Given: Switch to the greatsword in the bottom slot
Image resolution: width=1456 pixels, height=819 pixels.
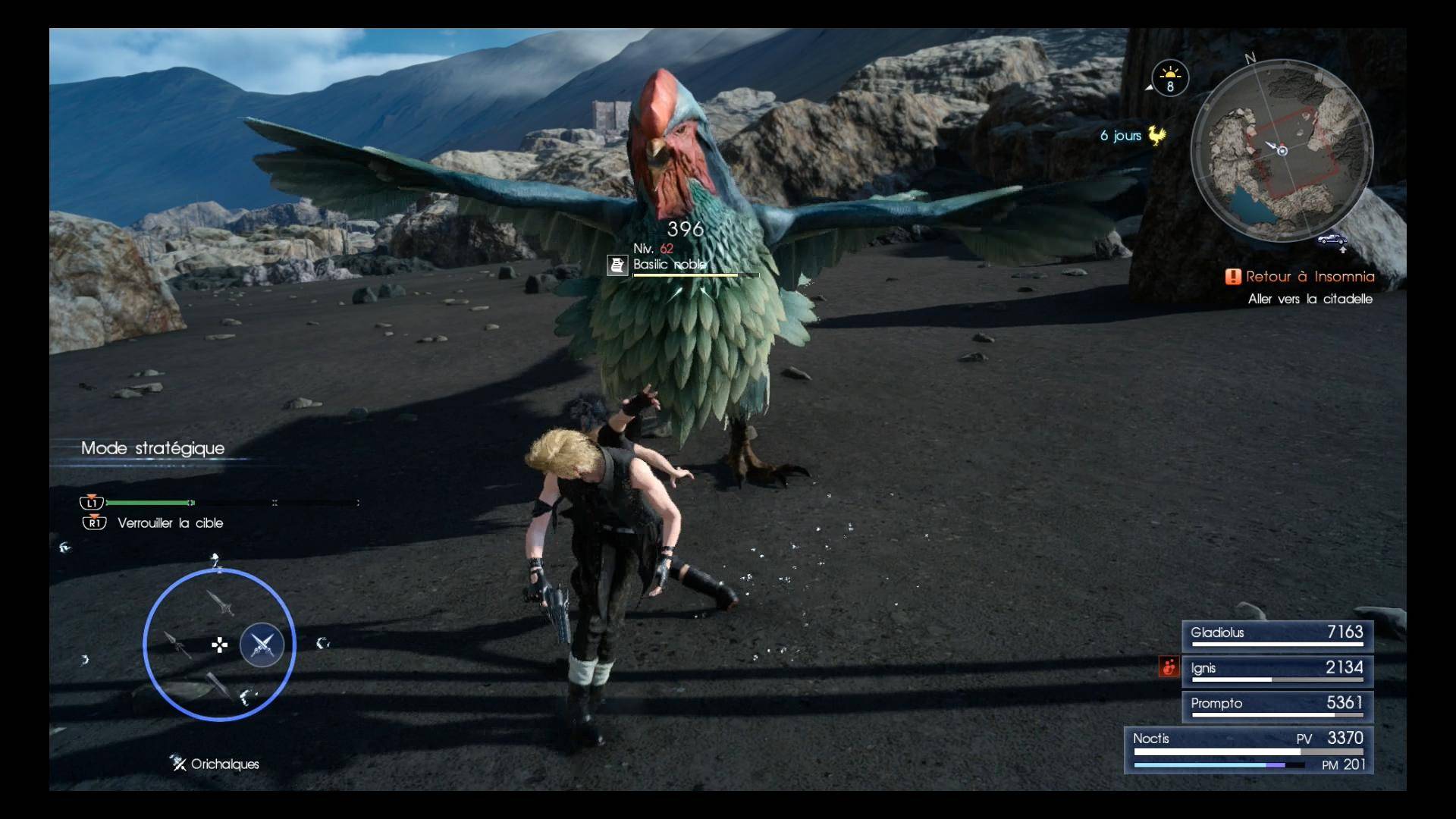Looking at the screenshot, I should coord(219,686).
